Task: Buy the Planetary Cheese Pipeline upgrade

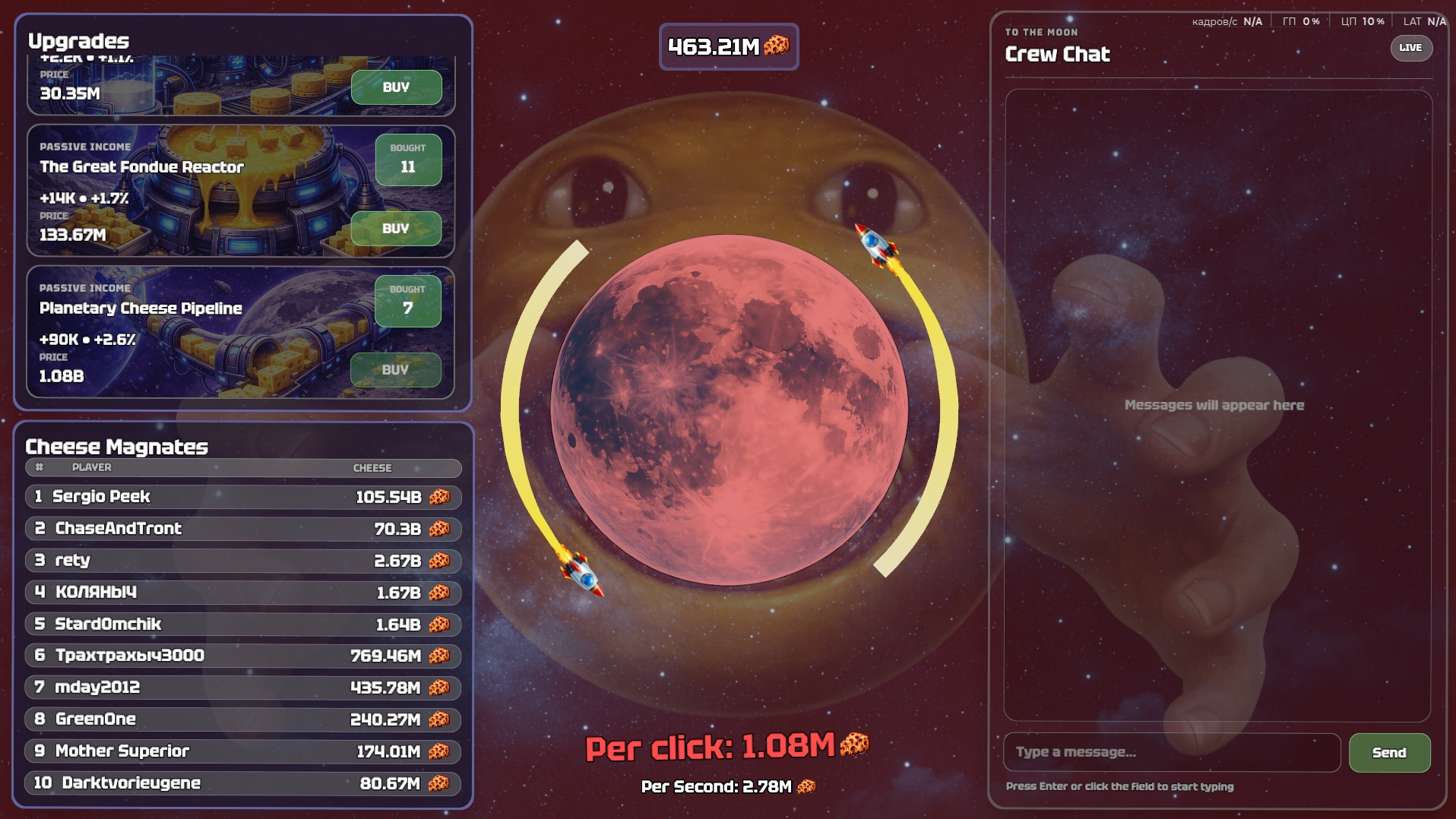Action: 395,370
